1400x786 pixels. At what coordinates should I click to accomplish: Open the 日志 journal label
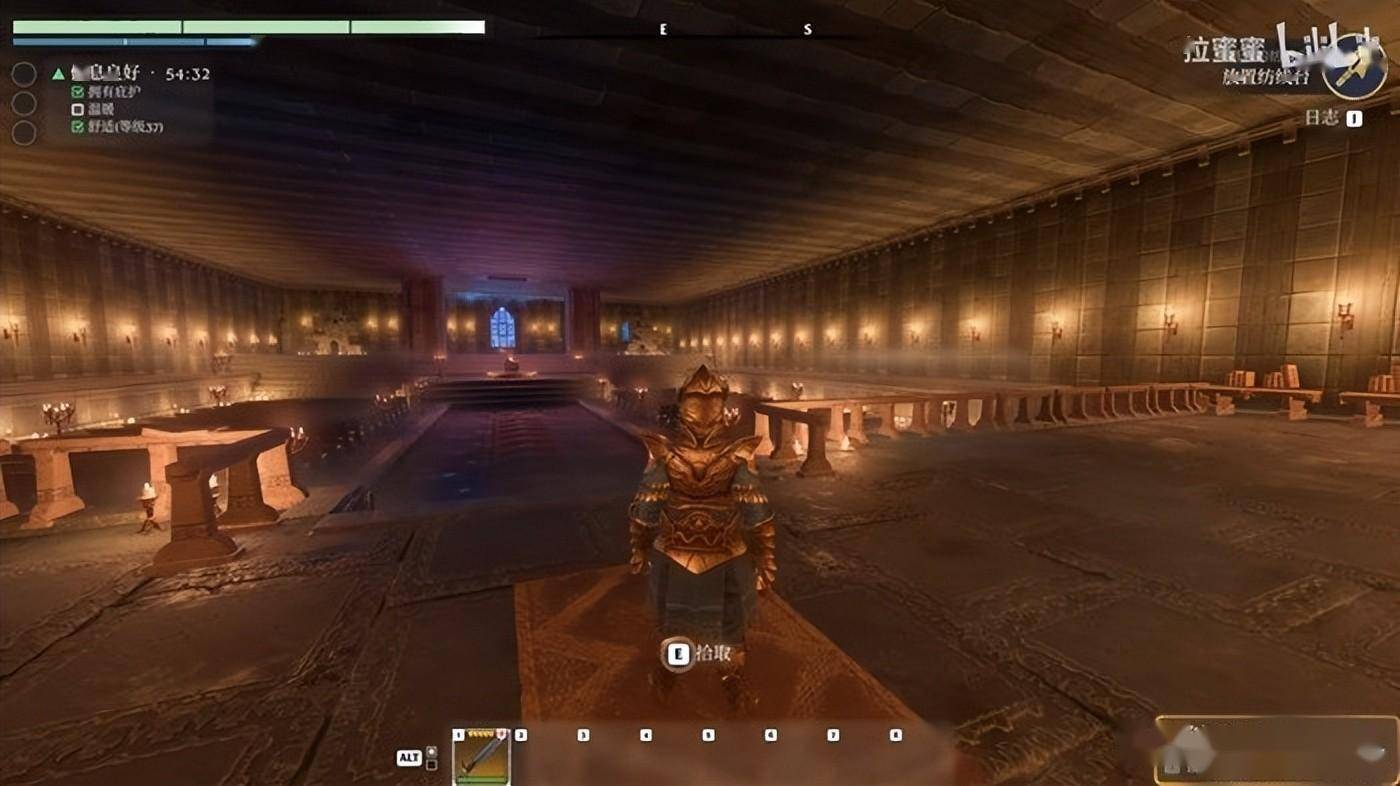[1321, 118]
